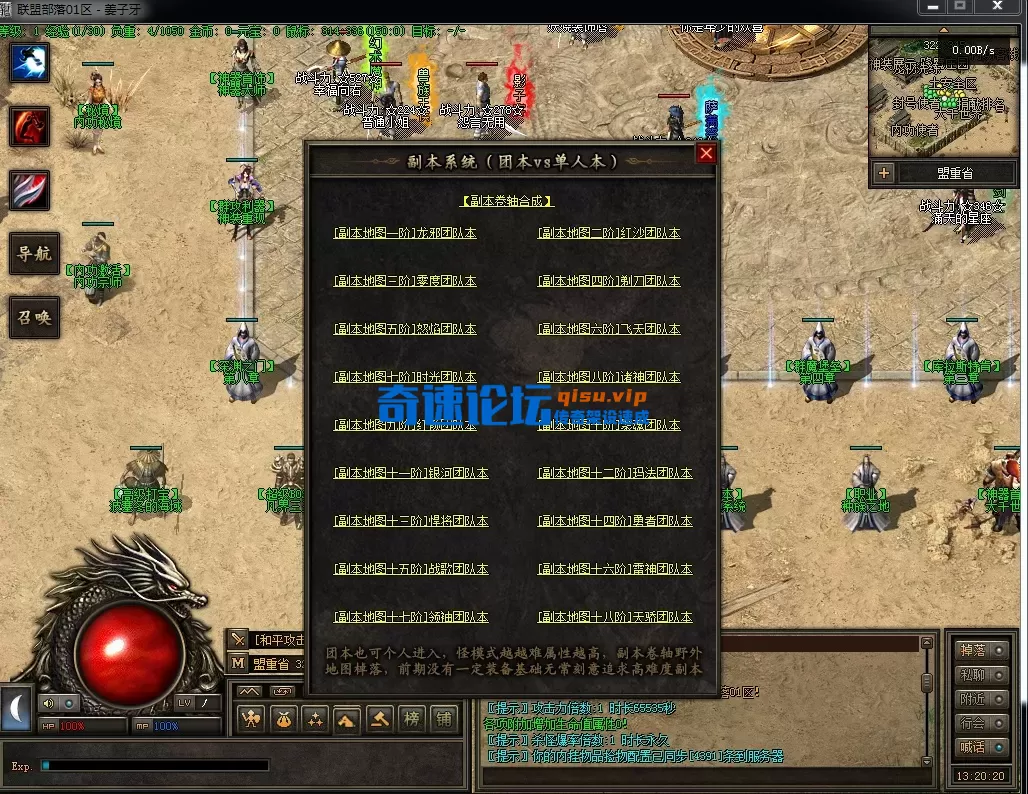Click the minimap plus expand button
The width and height of the screenshot is (1028, 794).
point(883,173)
